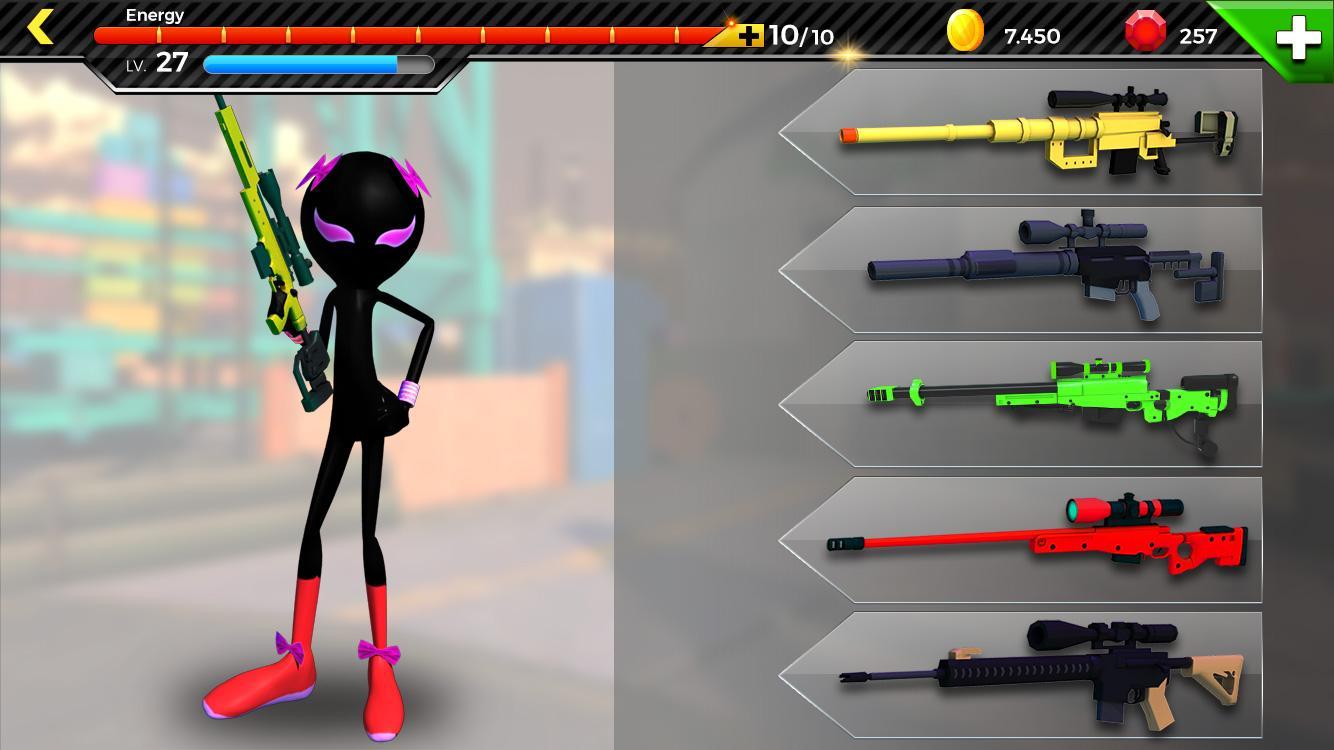
Task: Tap the yellow back arrow icon
Action: click(40, 27)
